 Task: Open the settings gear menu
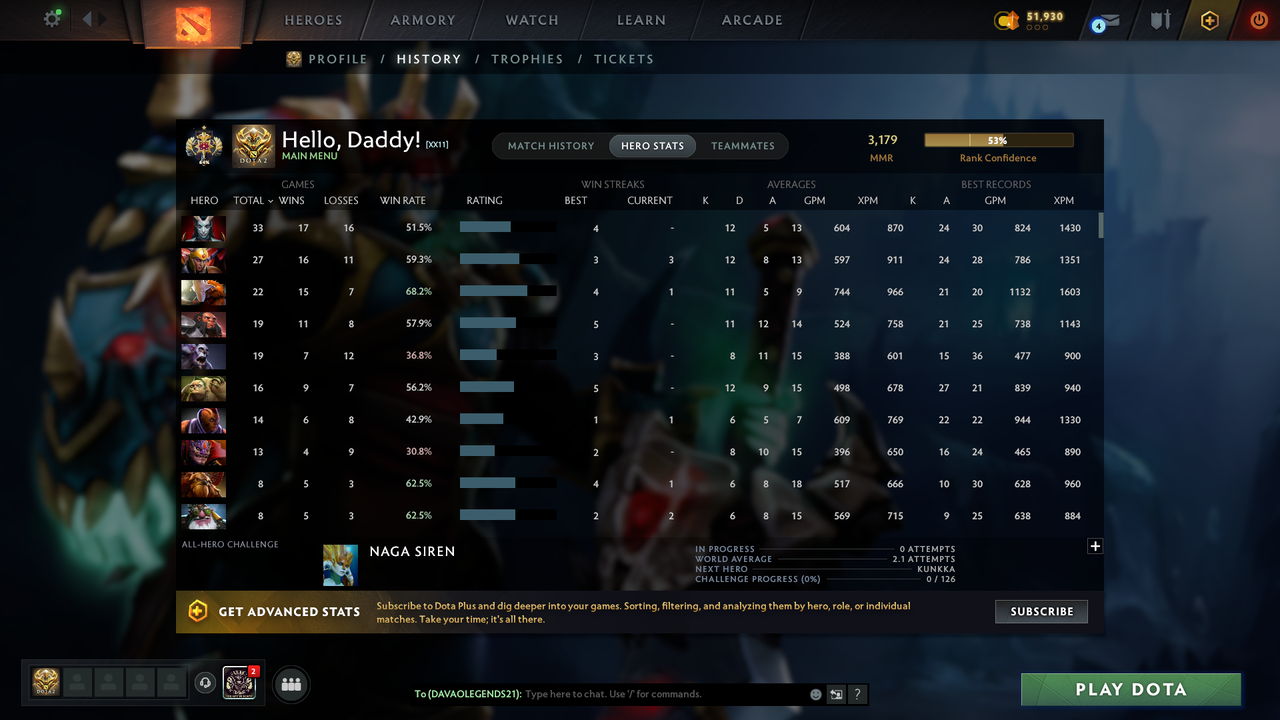(x=52, y=17)
